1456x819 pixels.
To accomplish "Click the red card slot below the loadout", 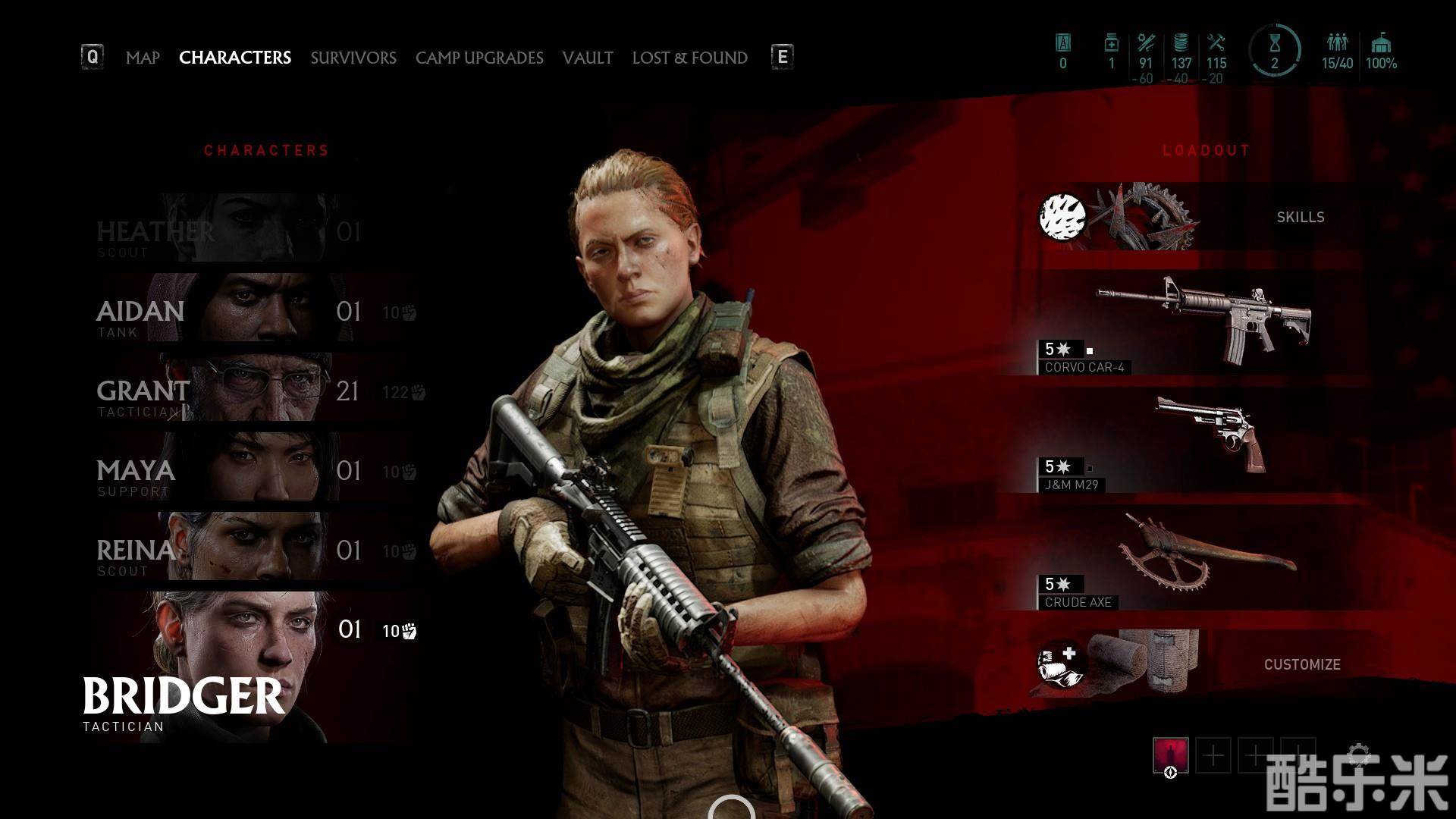I will tap(1170, 756).
